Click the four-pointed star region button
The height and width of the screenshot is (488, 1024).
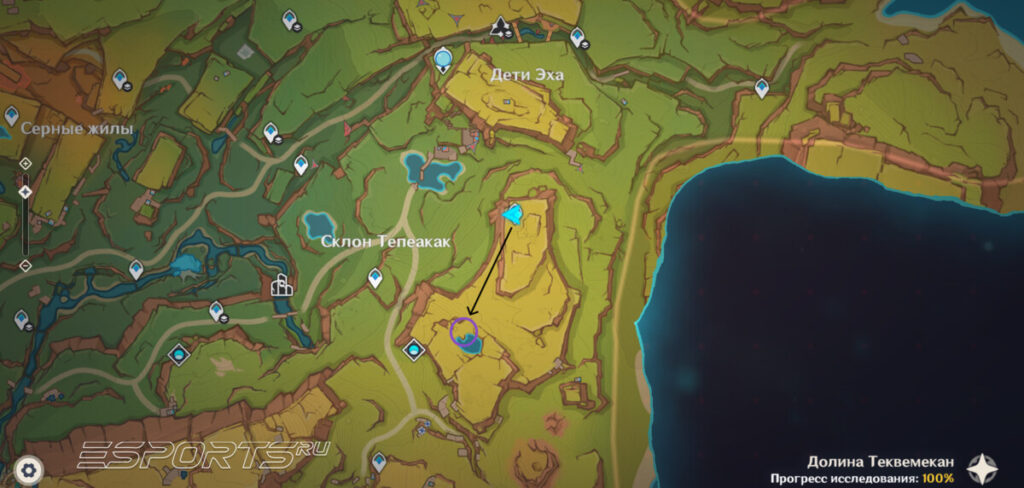pyautogui.click(x=984, y=467)
